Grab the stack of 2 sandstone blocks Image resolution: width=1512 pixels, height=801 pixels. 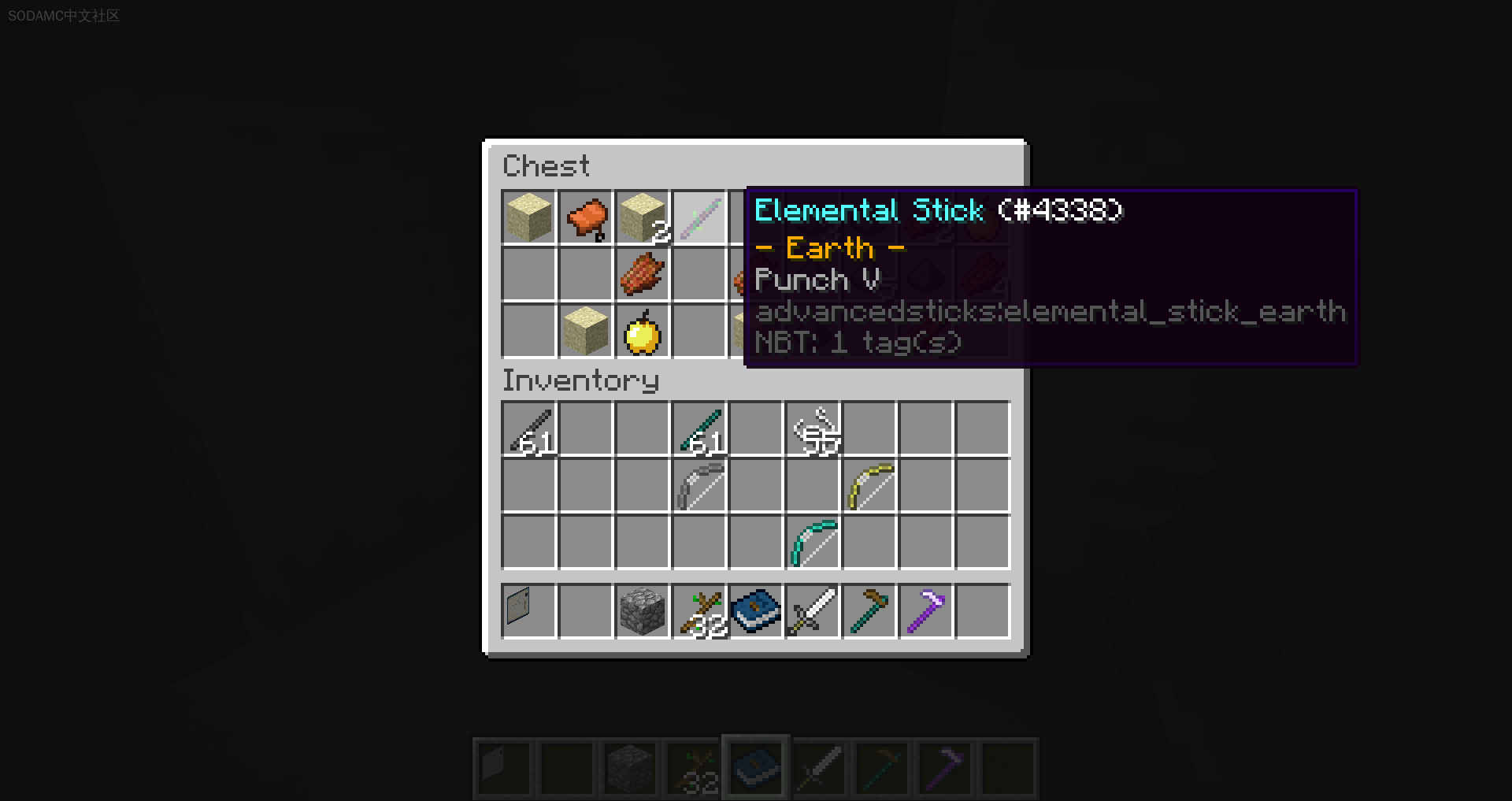(x=643, y=217)
